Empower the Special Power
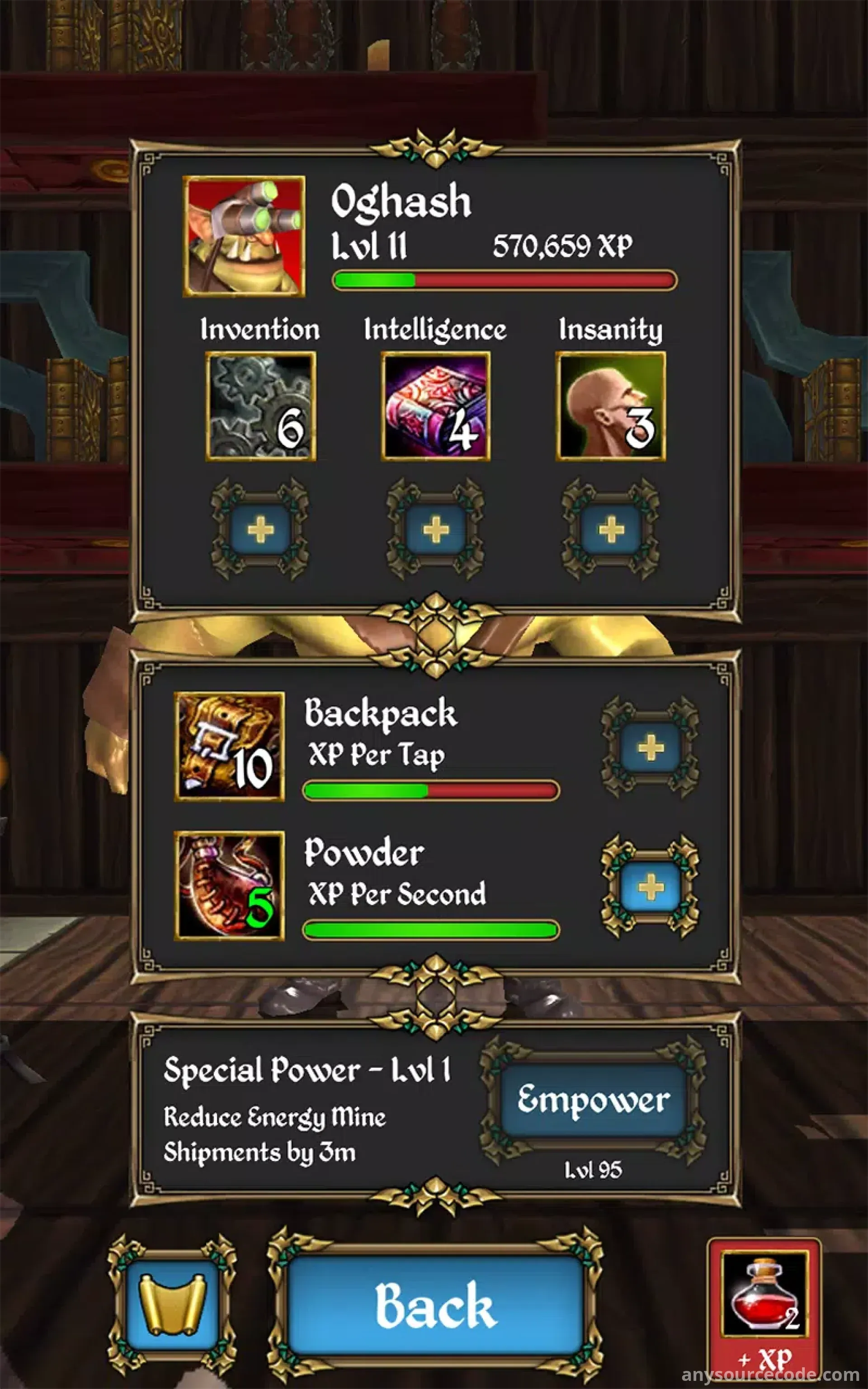The width and height of the screenshot is (868, 1389). pos(593,1100)
